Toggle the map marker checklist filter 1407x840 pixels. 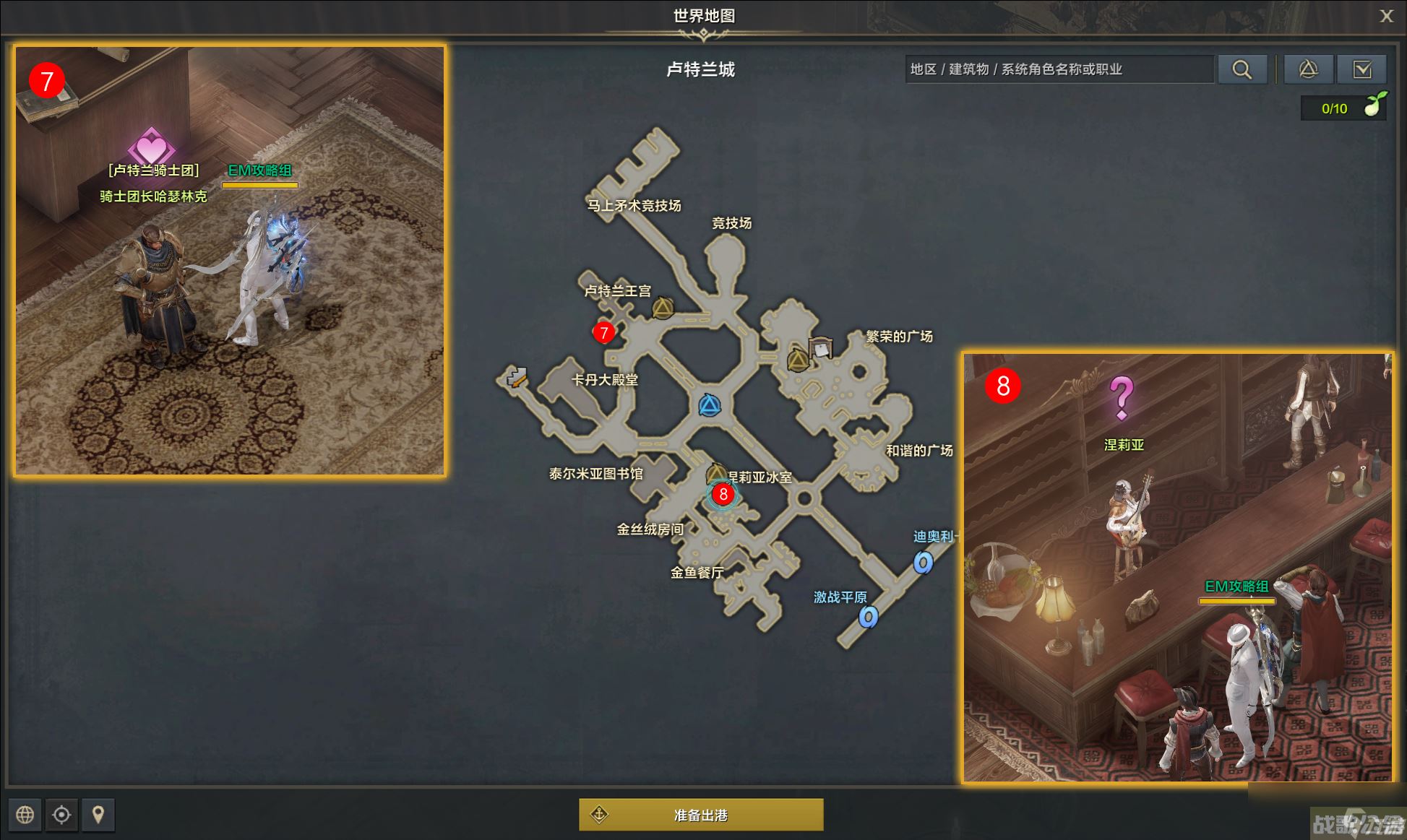(1363, 69)
